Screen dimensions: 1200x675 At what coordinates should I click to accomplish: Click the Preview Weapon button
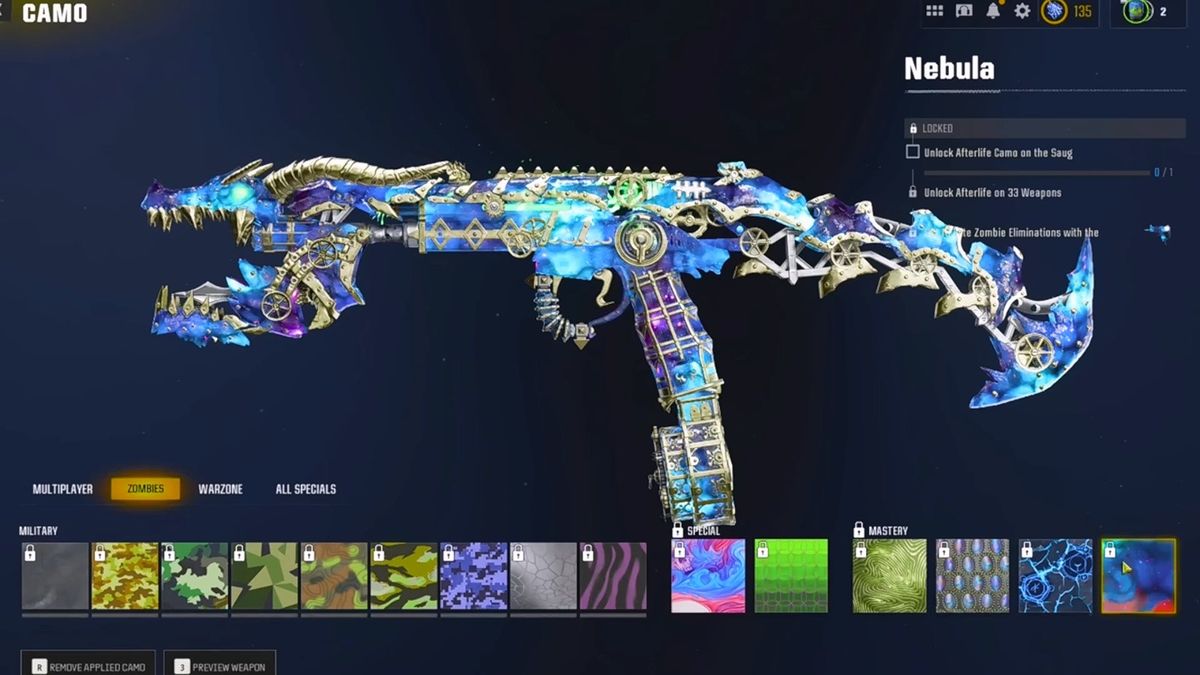219,666
